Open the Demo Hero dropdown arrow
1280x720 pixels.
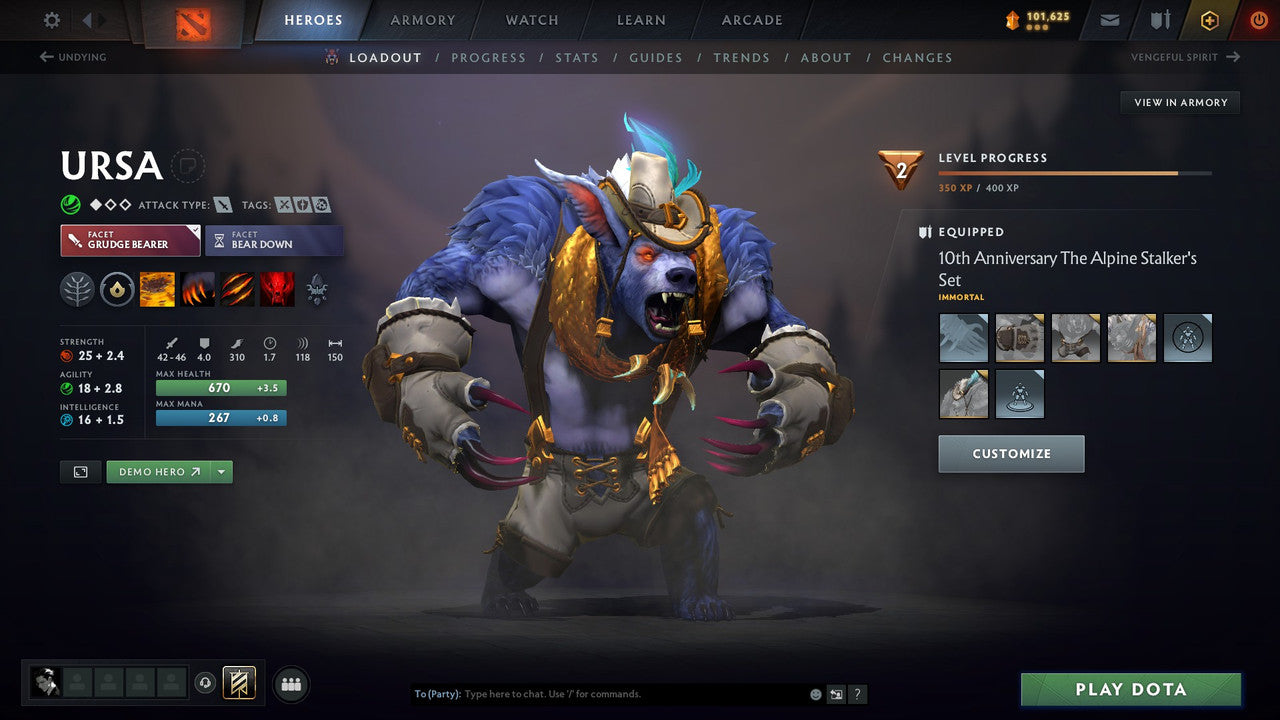coord(221,471)
